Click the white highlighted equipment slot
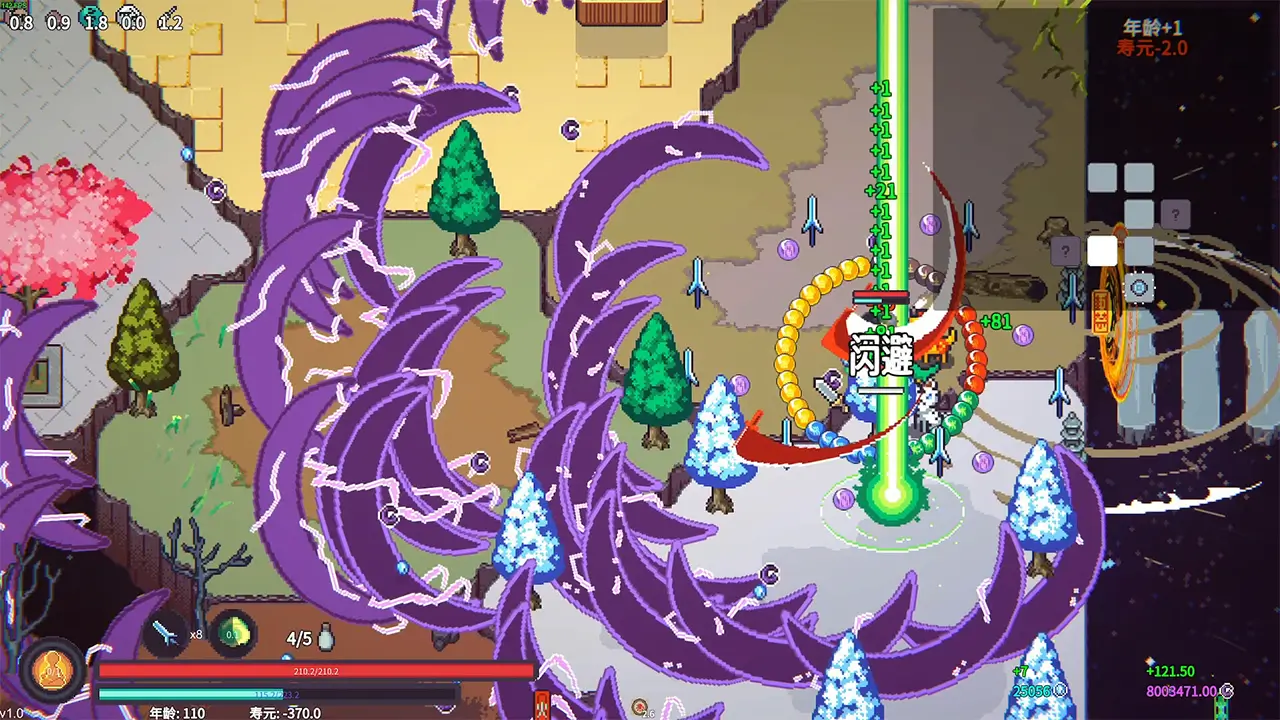1280x720 pixels. coord(1102,251)
